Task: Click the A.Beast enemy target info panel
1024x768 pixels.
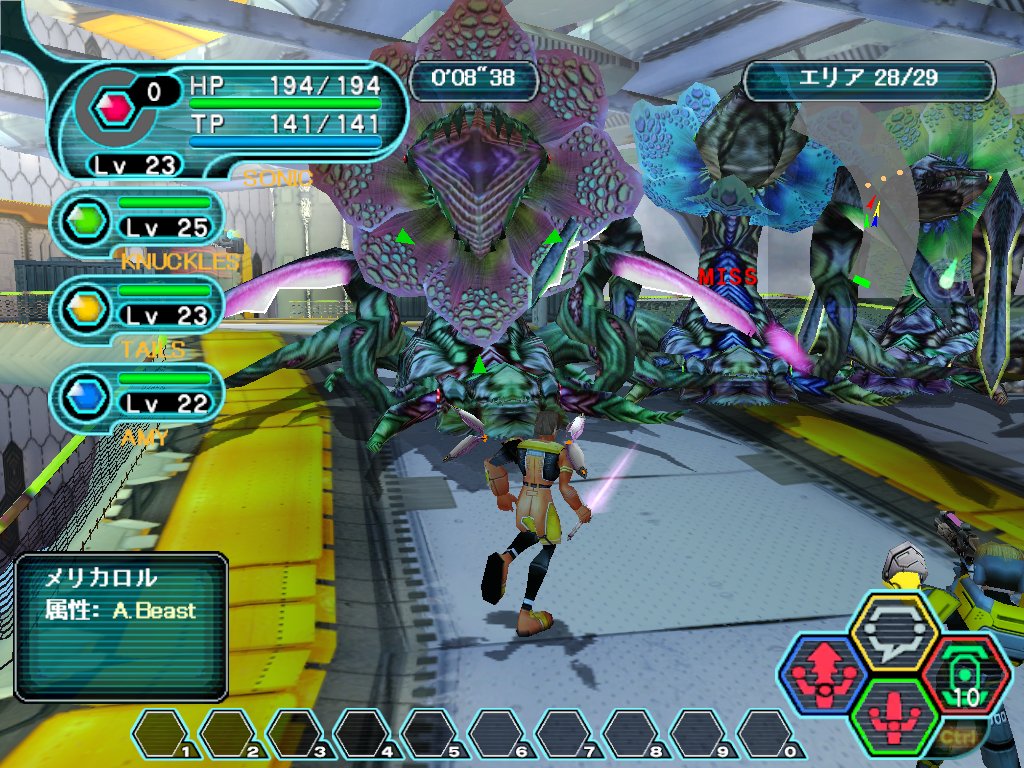Action: [x=121, y=627]
